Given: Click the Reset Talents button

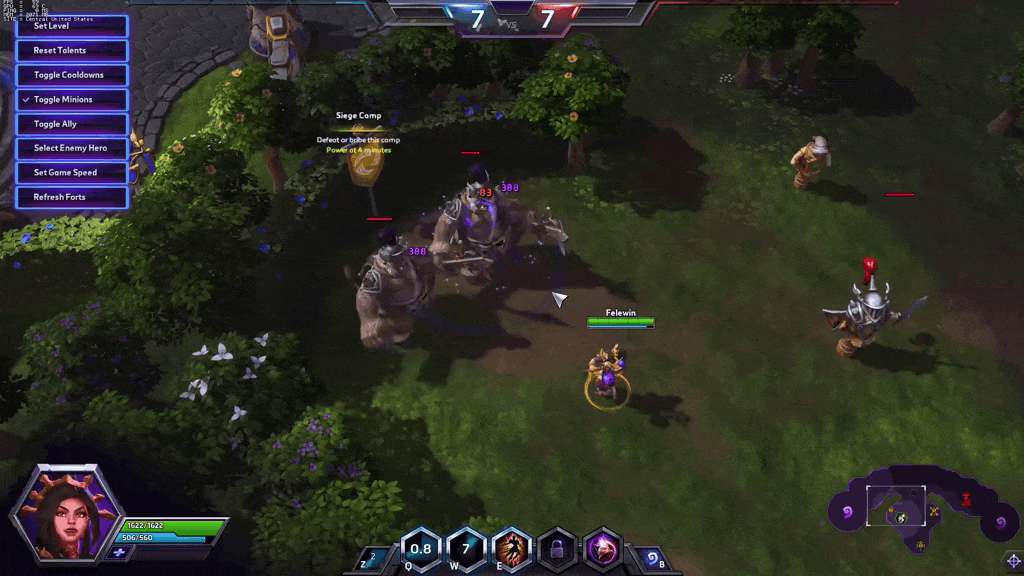Looking at the screenshot, I should pos(71,51).
